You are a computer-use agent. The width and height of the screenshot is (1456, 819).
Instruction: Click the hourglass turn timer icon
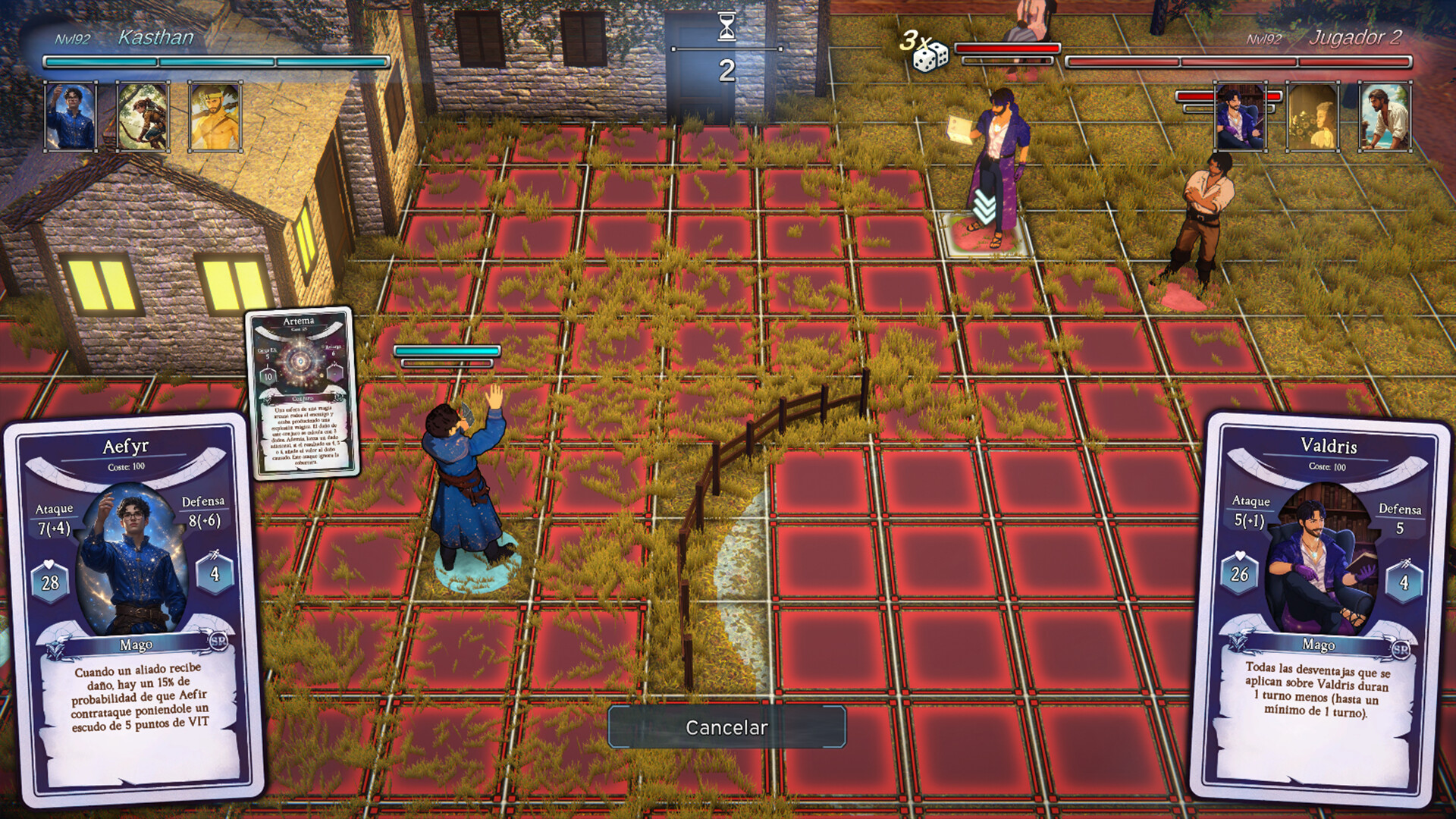pos(726,25)
